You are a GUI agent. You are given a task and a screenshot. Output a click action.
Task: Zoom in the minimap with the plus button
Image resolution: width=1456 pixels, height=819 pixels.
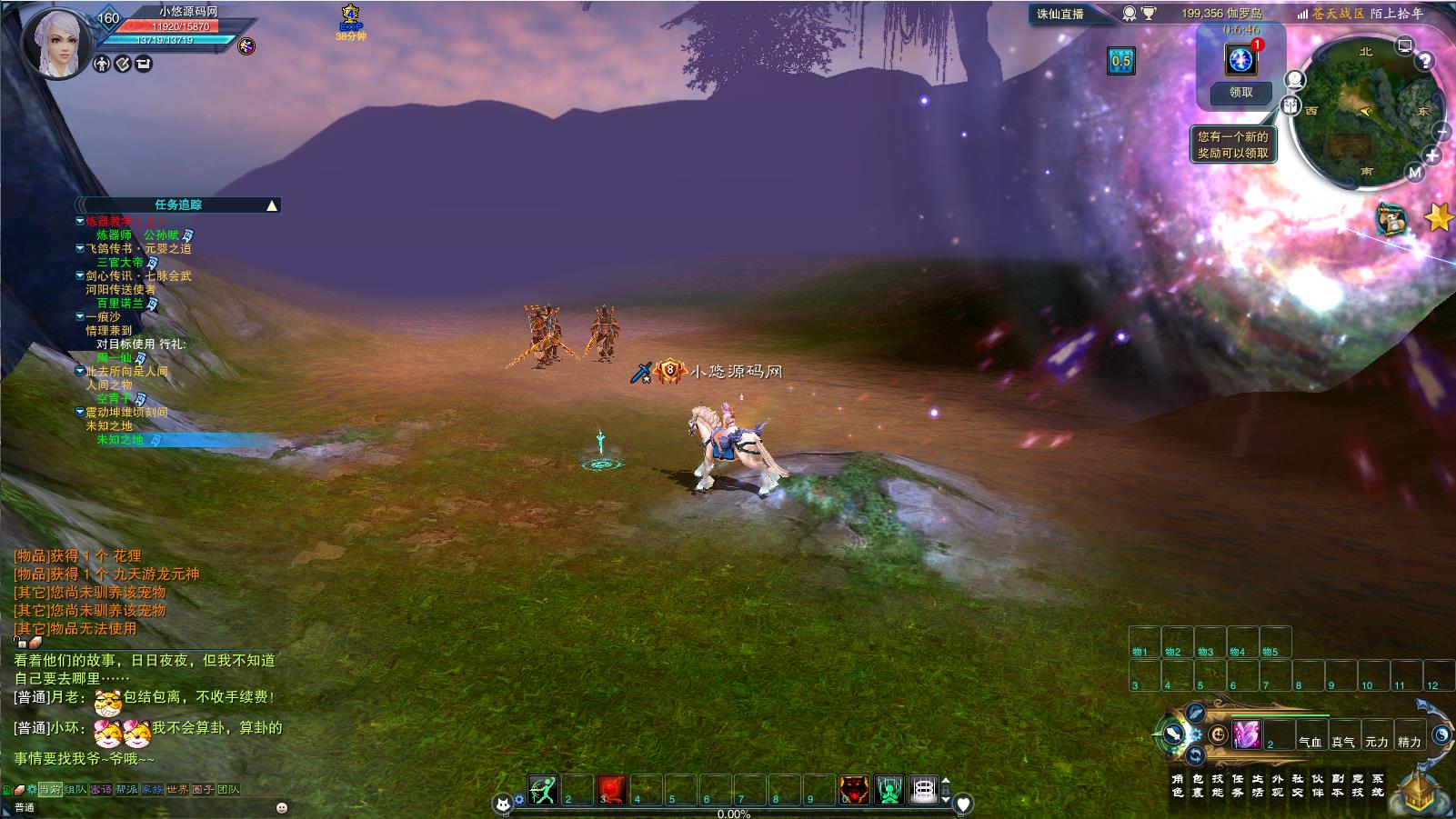click(1432, 155)
